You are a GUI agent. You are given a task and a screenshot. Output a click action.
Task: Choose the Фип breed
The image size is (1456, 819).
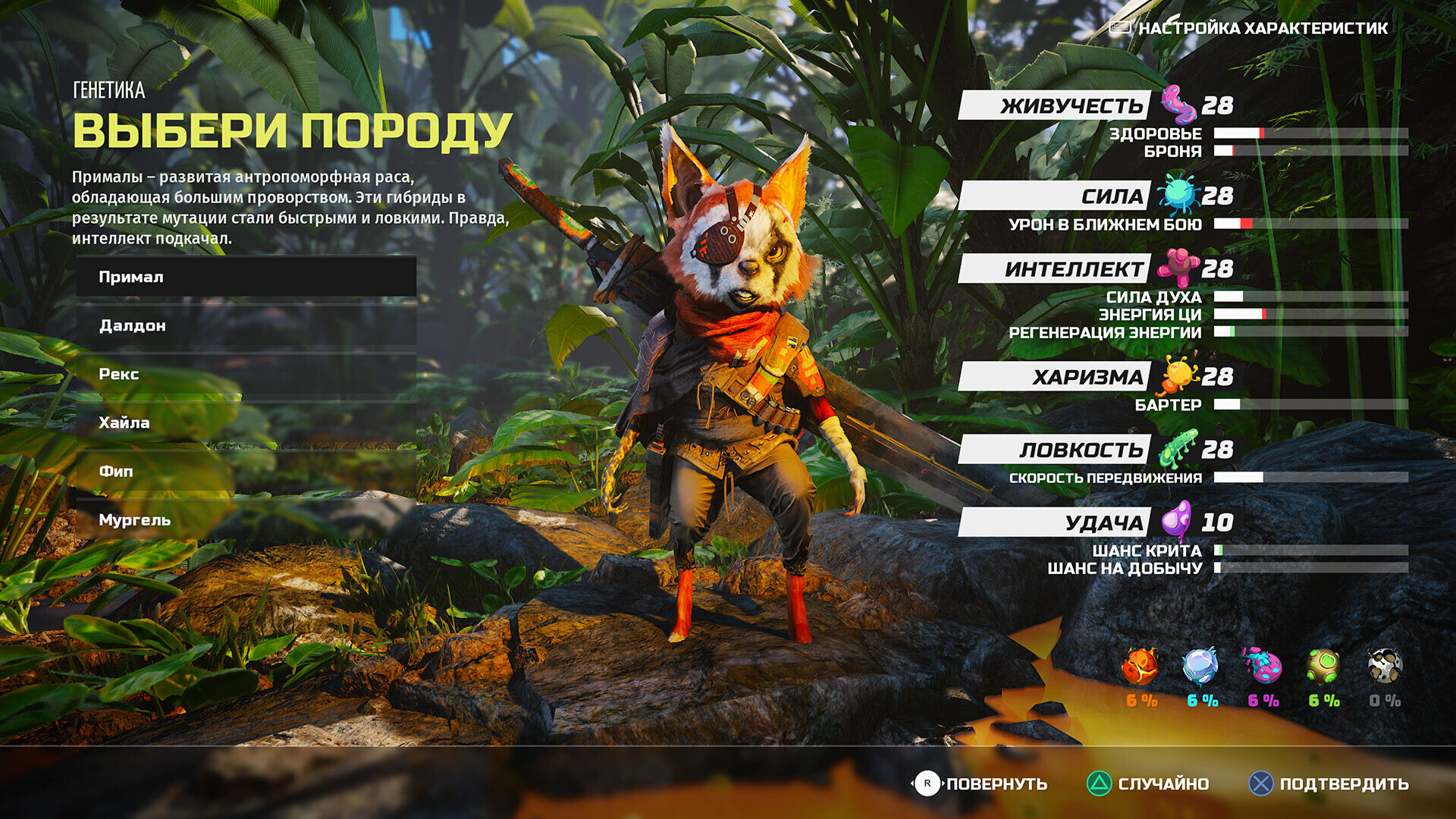246,471
